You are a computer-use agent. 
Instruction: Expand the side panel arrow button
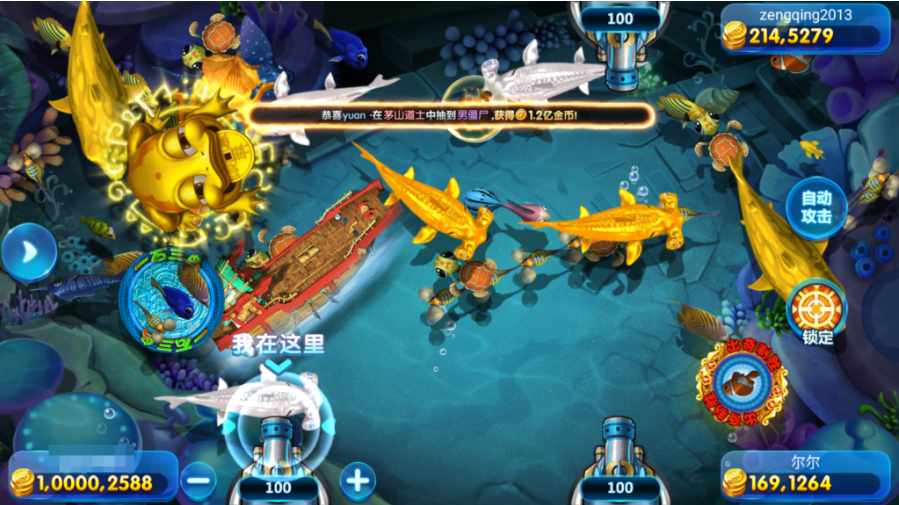(27, 254)
